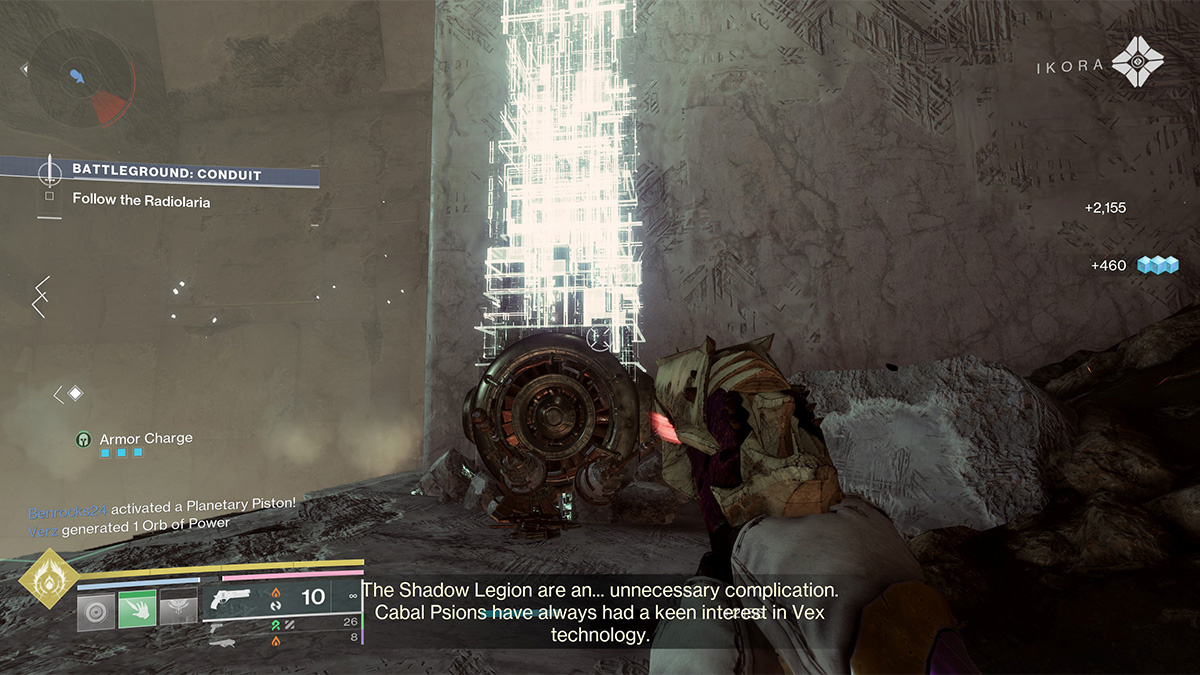Screen dimensions: 1200x675
Task: Select the radar minimap
Action: [80, 78]
